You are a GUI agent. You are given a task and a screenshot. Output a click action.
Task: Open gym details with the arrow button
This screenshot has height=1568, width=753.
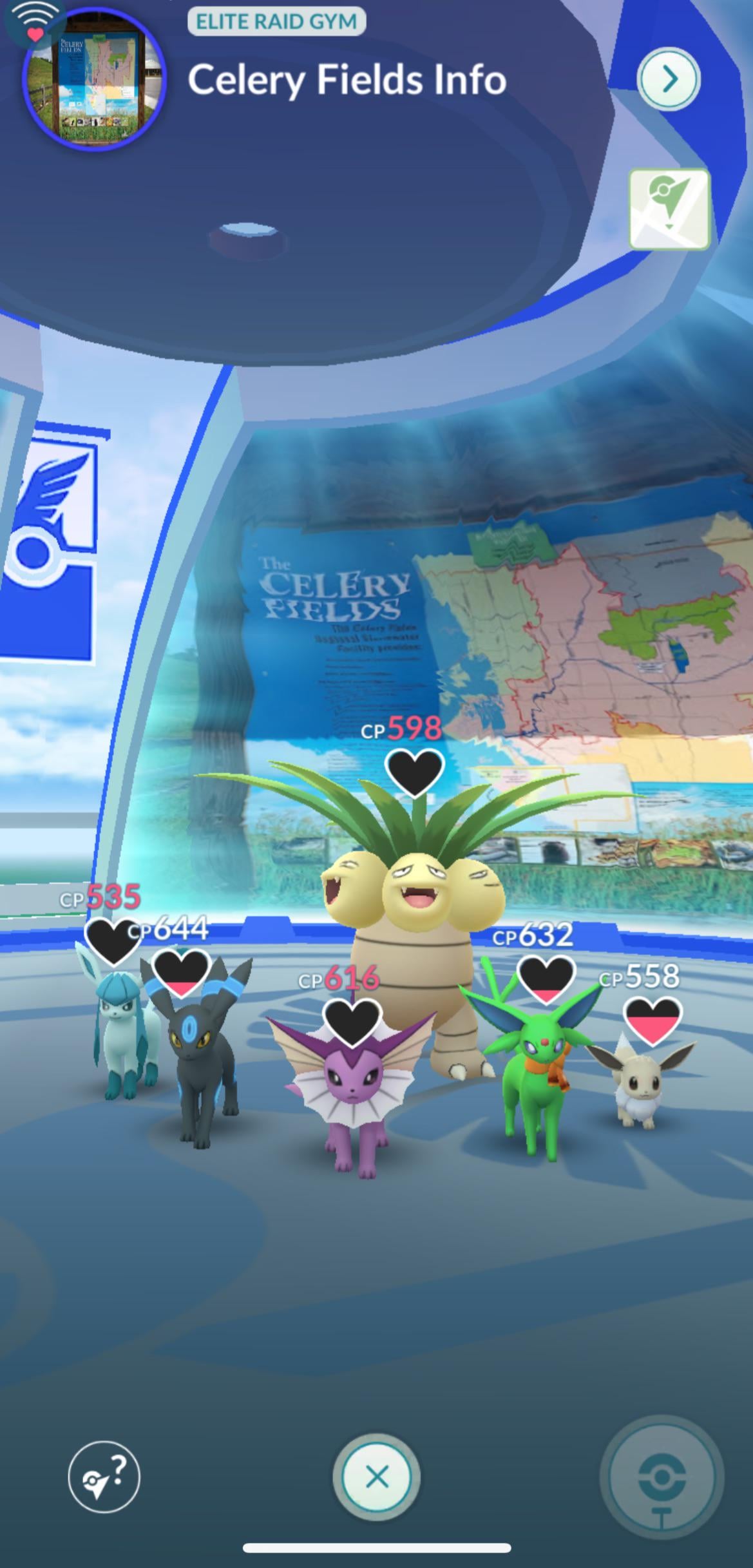pyautogui.click(x=668, y=79)
